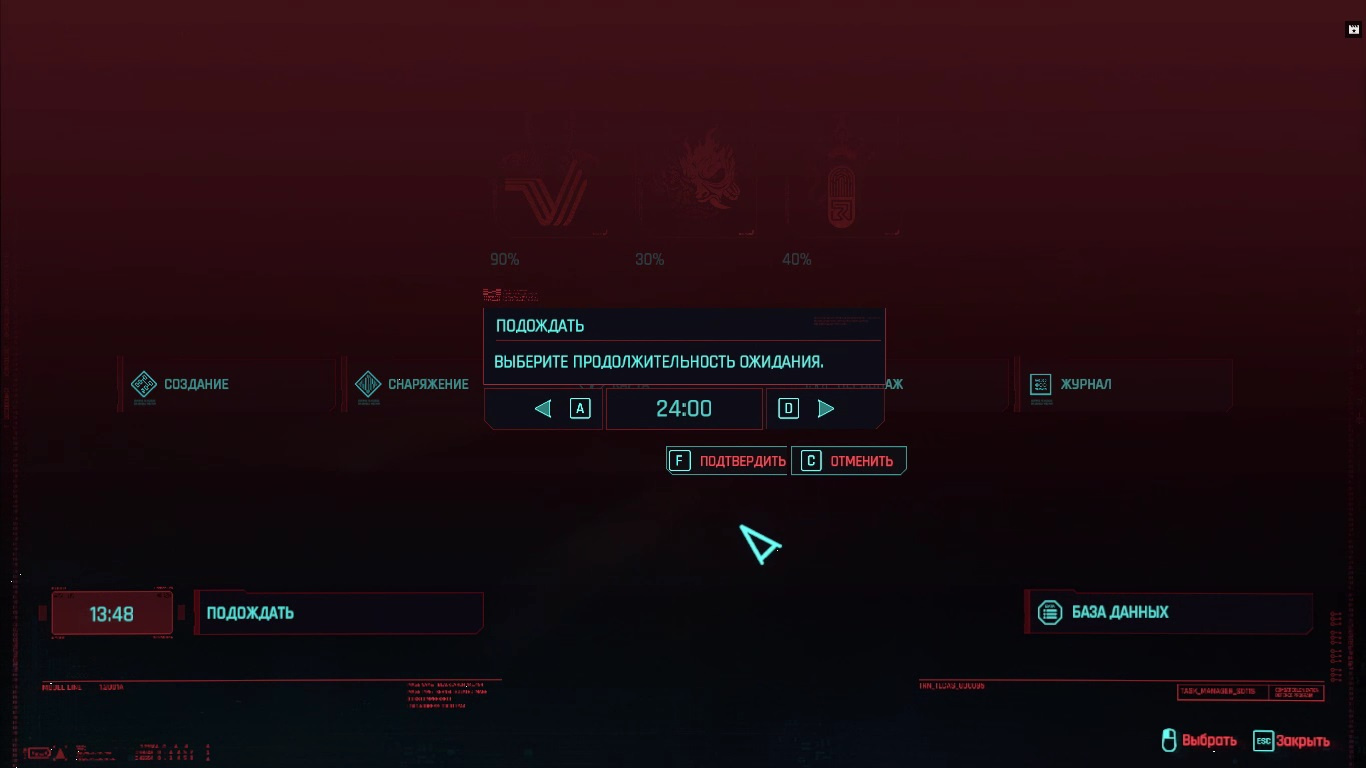1366x768 pixels.
Task: Cancel waiting with the Отменить button
Action: pyautogui.click(x=849, y=460)
